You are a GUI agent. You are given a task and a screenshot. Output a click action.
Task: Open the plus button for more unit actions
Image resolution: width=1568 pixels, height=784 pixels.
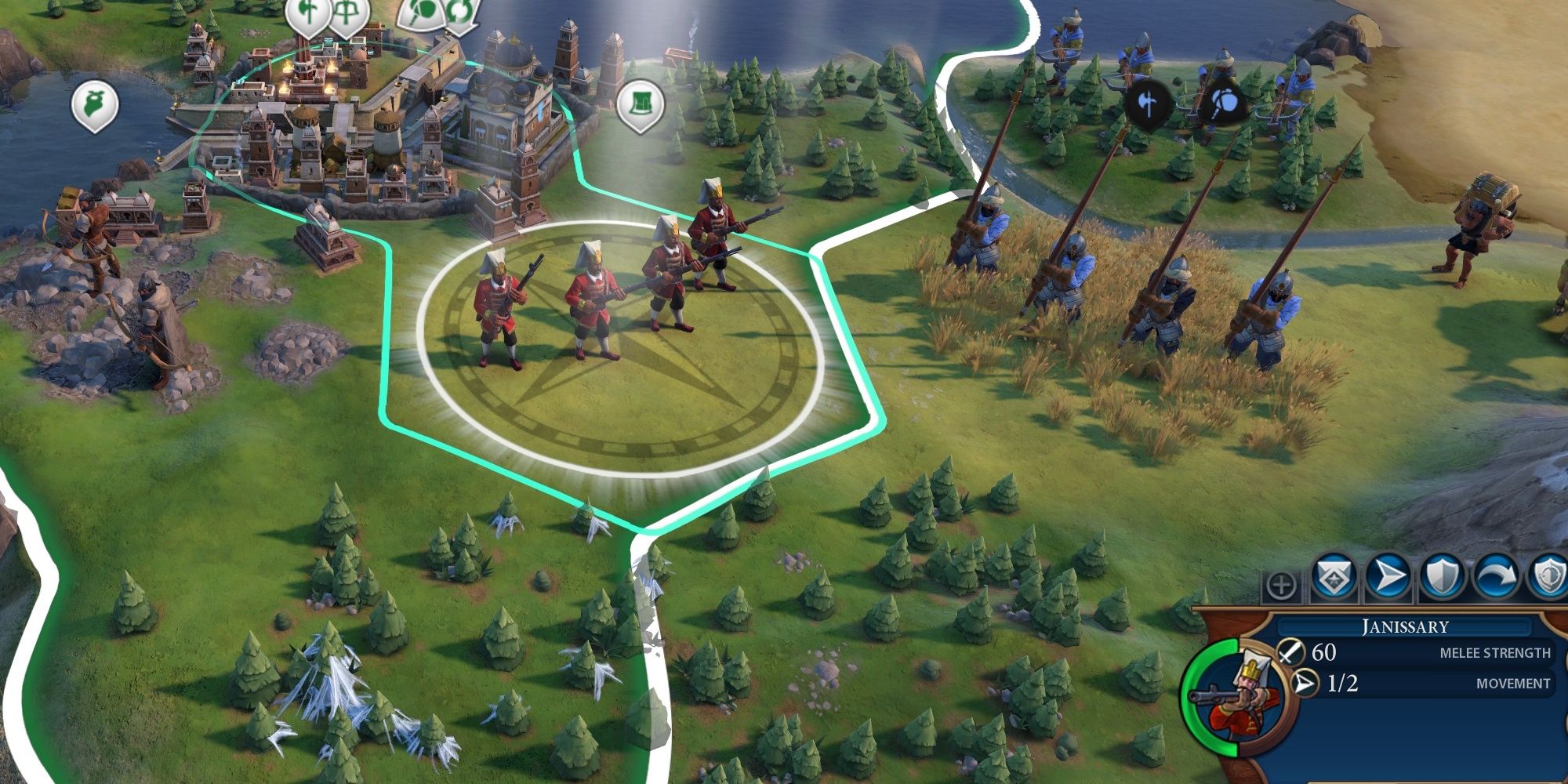pyautogui.click(x=1281, y=586)
